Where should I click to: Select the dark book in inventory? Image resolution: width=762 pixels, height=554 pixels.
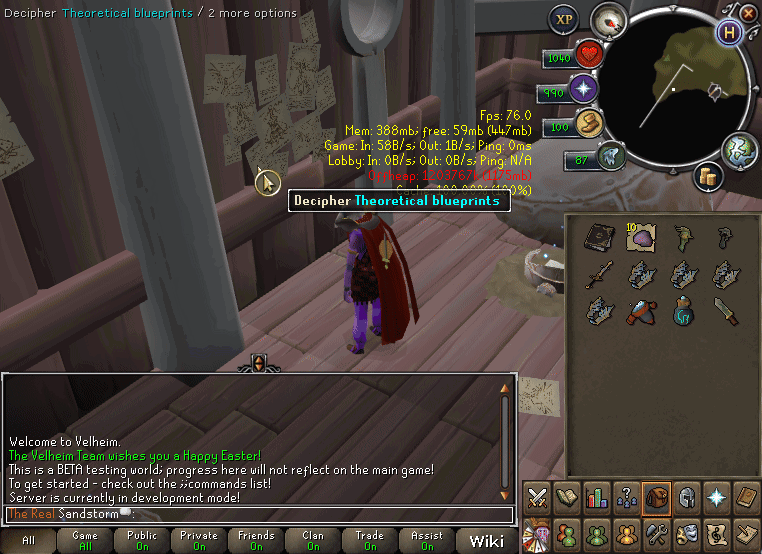point(598,237)
